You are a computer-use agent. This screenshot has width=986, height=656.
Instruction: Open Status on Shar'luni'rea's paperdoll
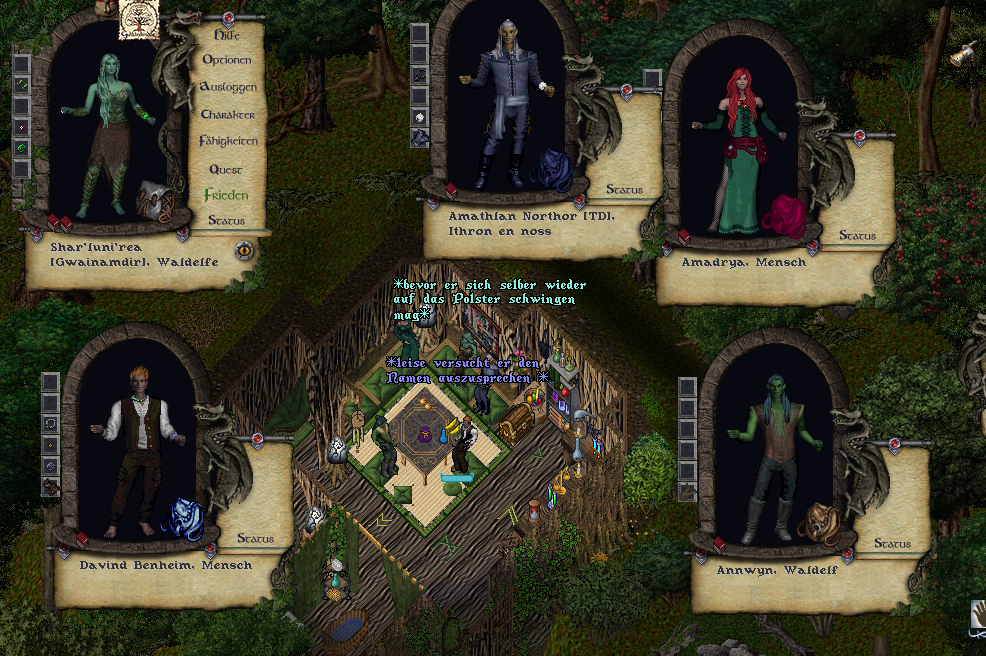226,220
